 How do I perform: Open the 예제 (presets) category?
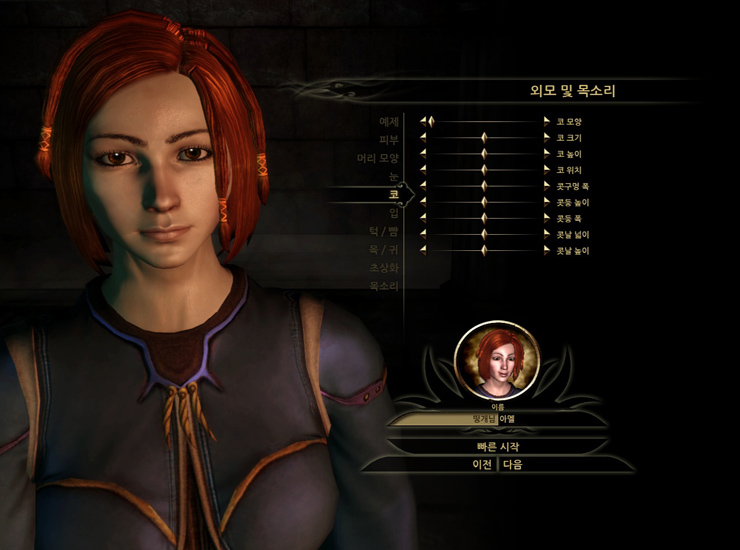coord(389,122)
